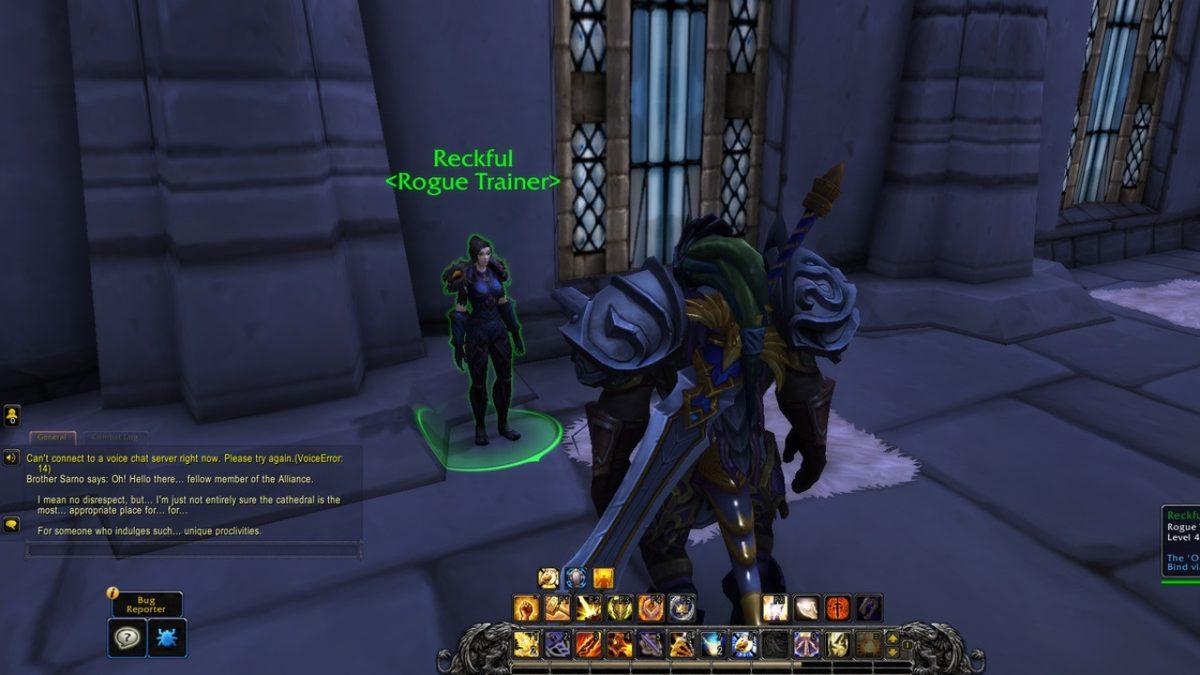The height and width of the screenshot is (675, 1200).
Task: Click the Reckful target tooltip panel
Action: click(1180, 540)
